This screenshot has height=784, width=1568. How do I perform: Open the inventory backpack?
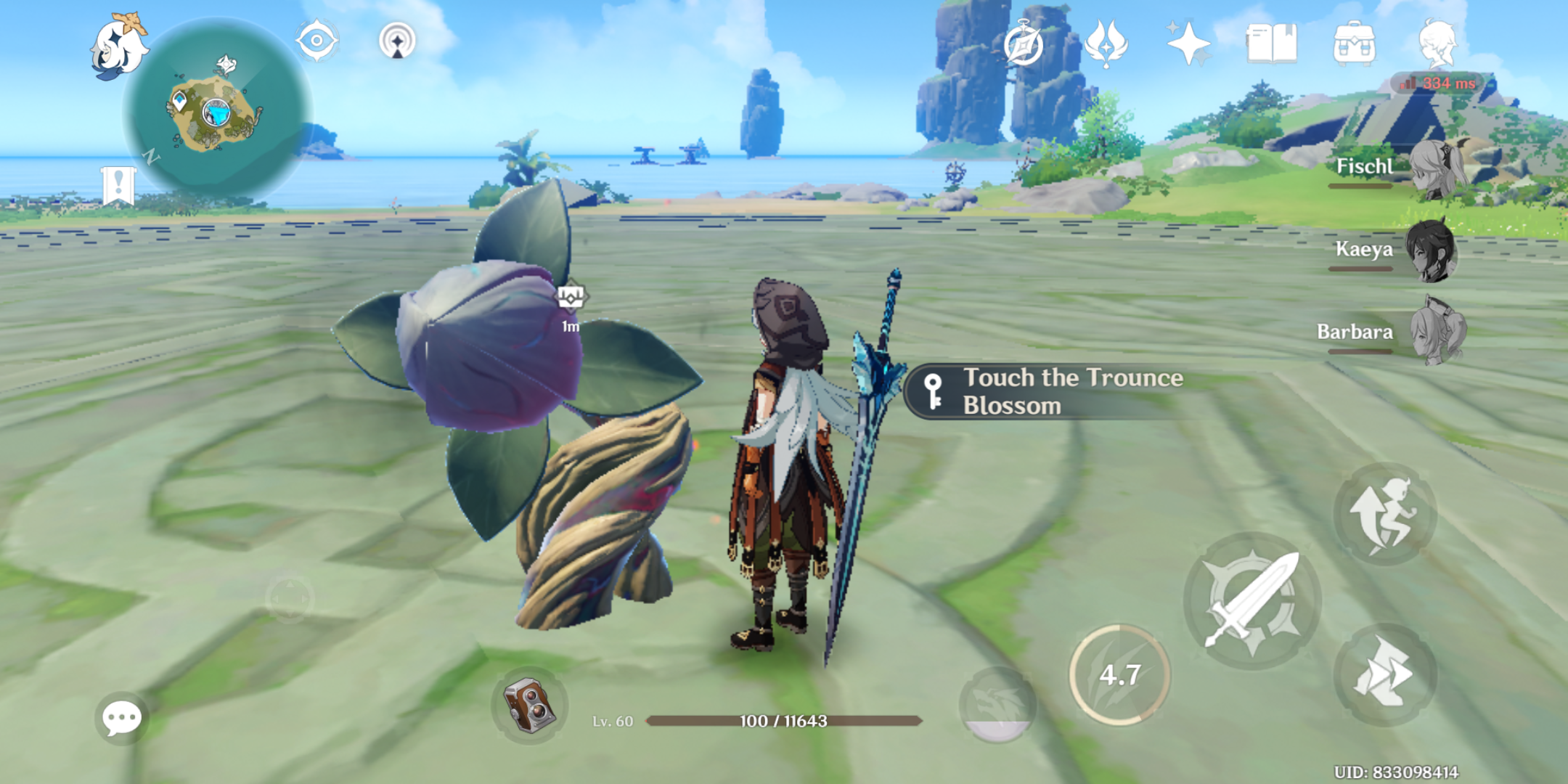point(1354,44)
